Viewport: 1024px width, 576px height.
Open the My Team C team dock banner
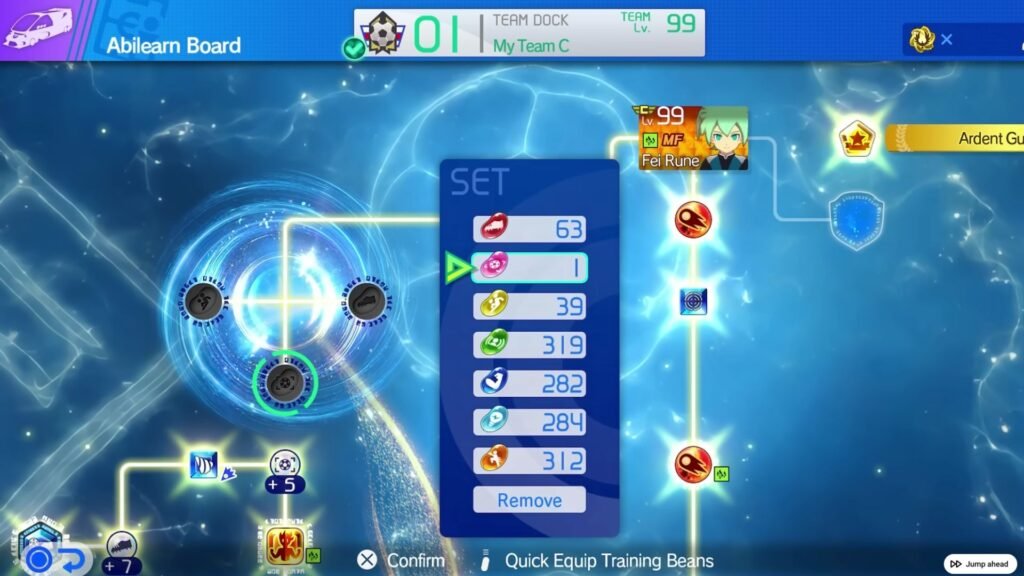[x=529, y=33]
